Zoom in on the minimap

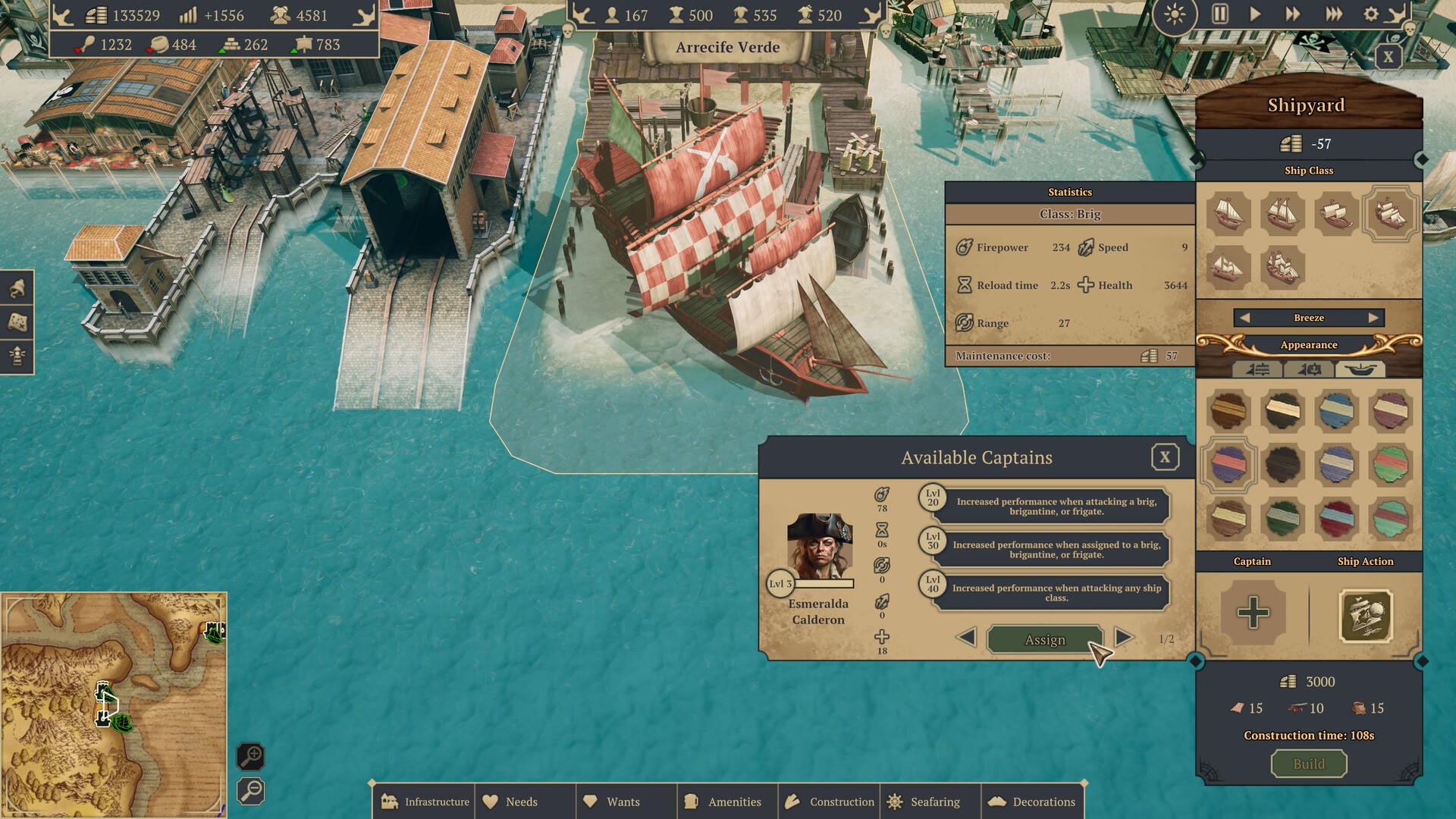click(x=251, y=756)
